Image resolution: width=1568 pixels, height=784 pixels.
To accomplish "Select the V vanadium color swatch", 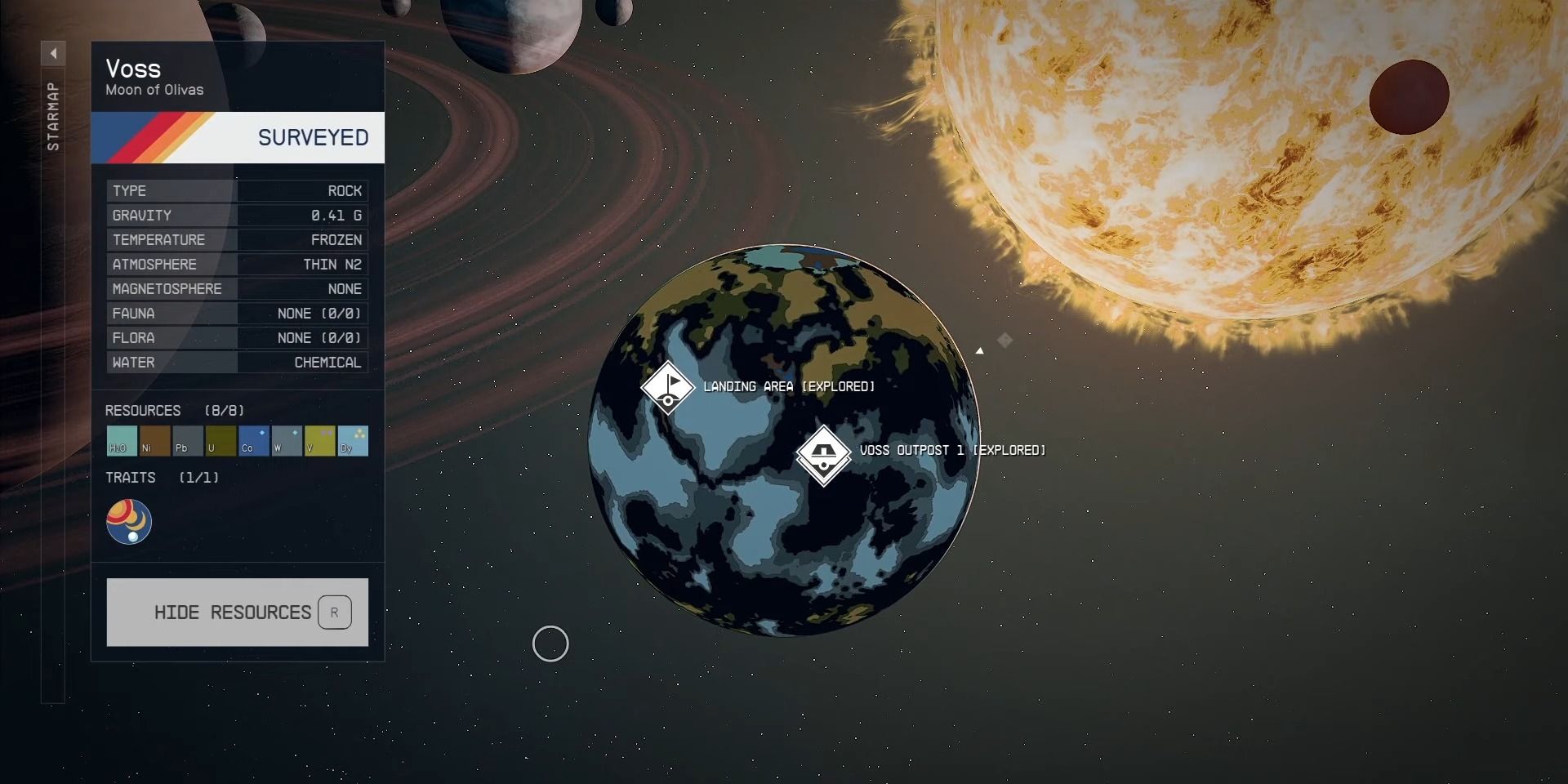I will [319, 441].
